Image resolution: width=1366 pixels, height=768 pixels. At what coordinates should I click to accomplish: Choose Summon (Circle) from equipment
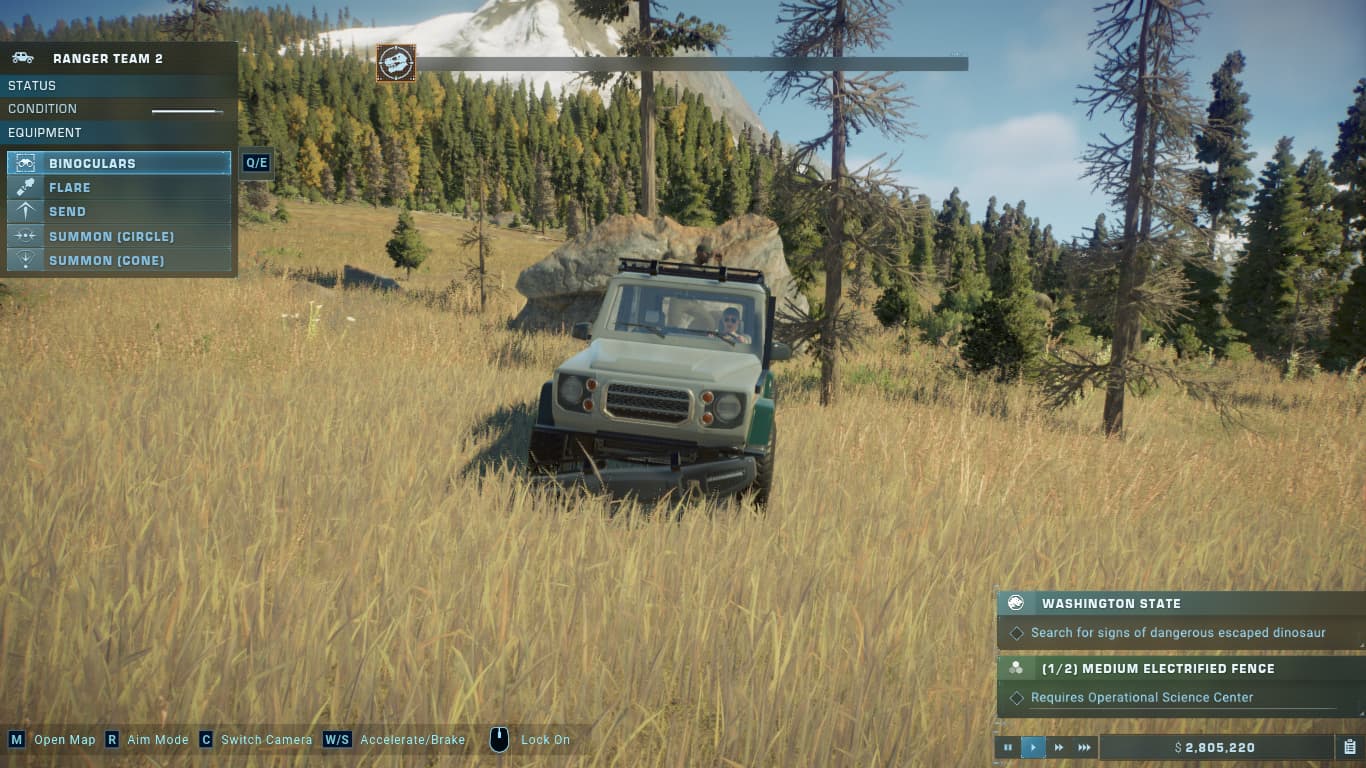click(x=118, y=236)
